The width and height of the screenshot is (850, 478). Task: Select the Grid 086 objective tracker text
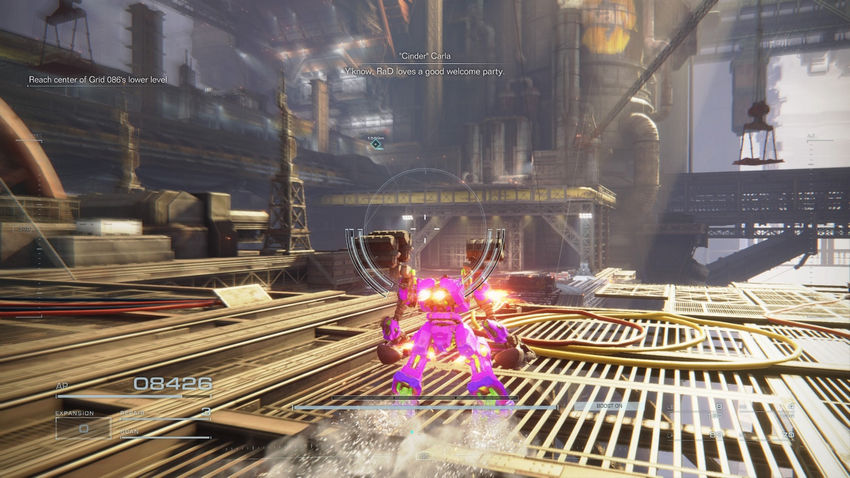[x=97, y=79]
